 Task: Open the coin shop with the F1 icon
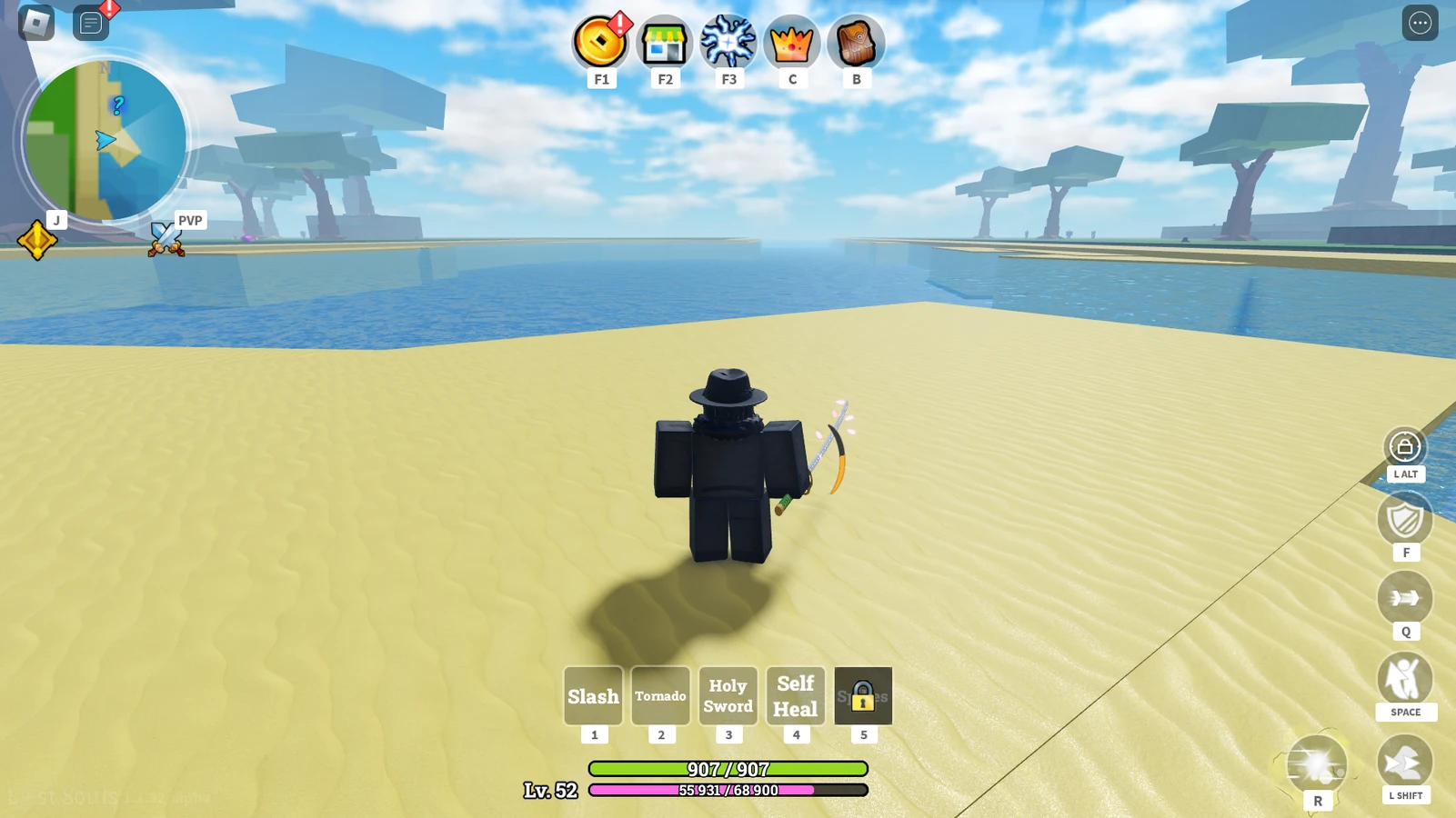(600, 43)
